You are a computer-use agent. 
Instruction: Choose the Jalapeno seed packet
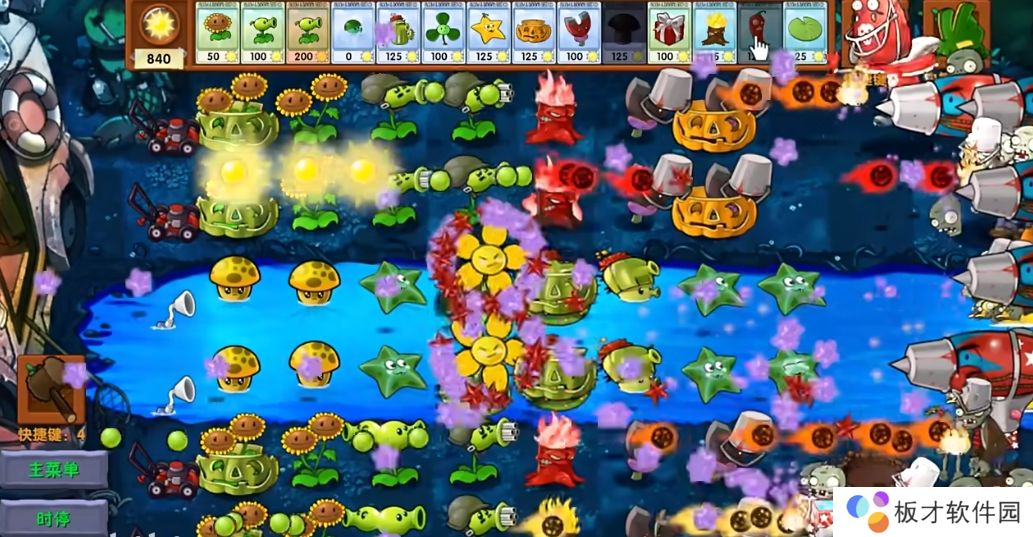[758, 34]
